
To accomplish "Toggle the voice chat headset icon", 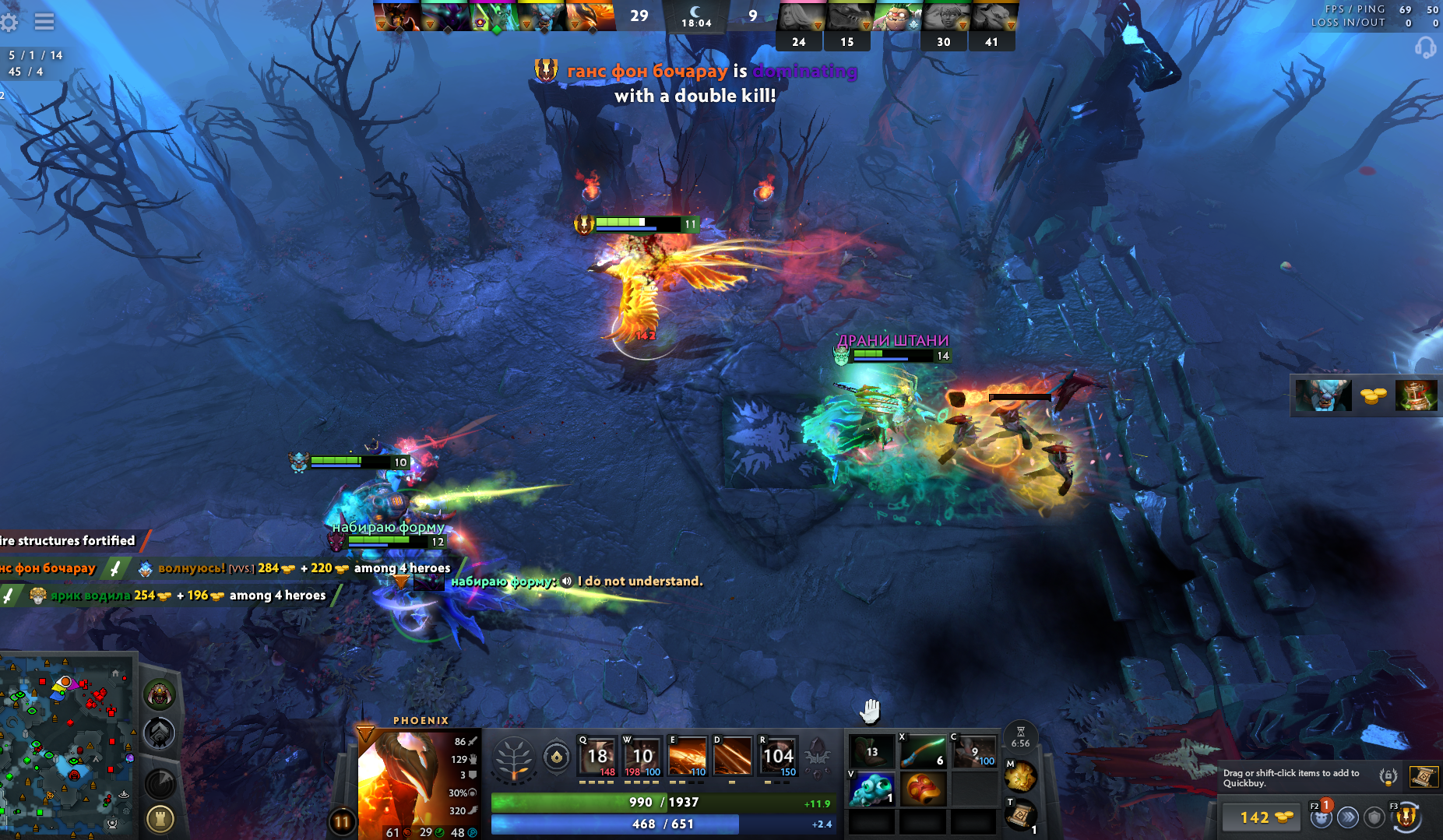I will click(1425, 48).
